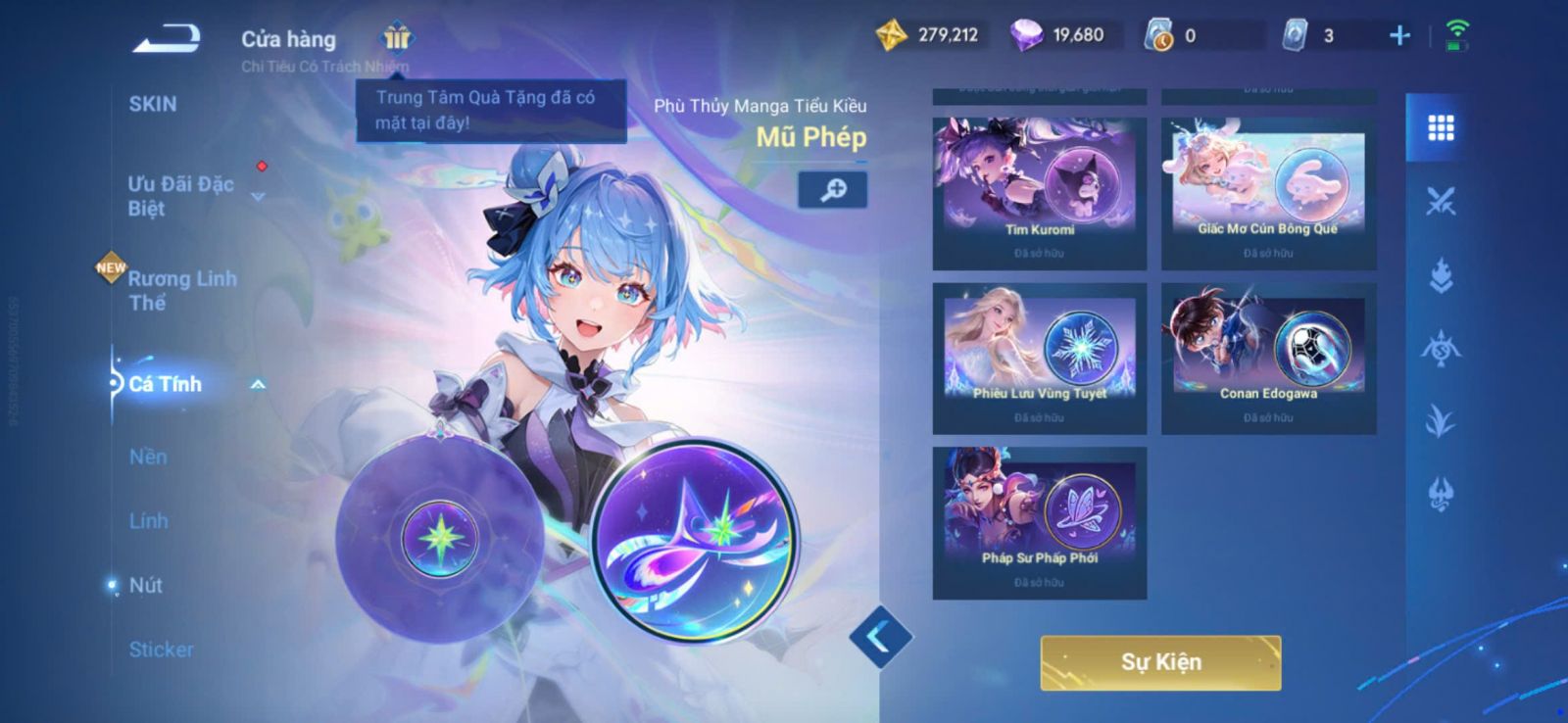The height and width of the screenshot is (723, 1568).
Task: Open the Rương Linh Thể section
Action: coord(182,290)
